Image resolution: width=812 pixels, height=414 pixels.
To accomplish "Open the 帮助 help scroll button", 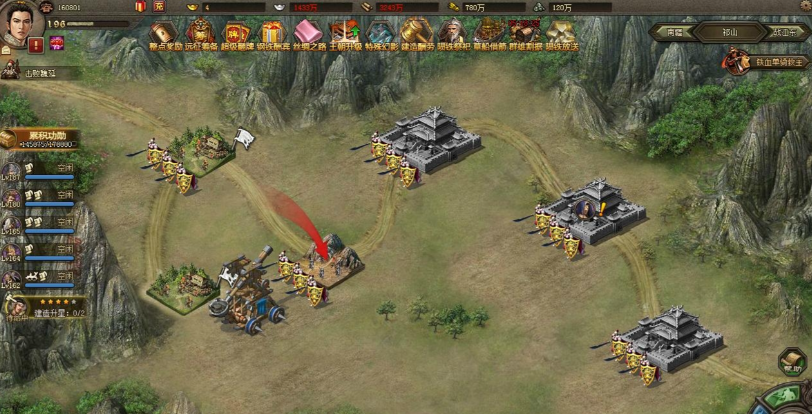I will 792,362.
